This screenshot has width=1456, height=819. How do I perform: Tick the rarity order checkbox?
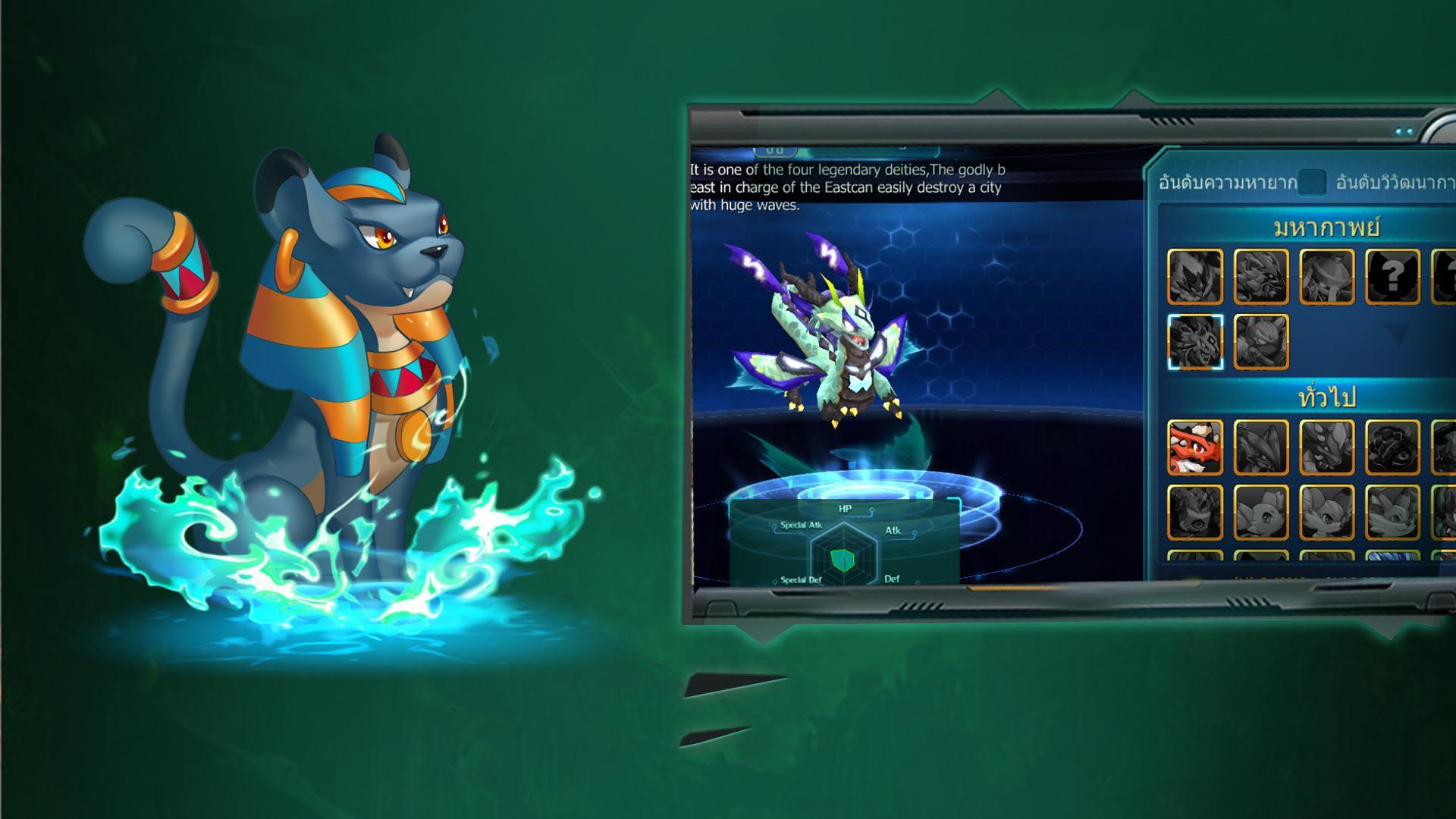1312,183
